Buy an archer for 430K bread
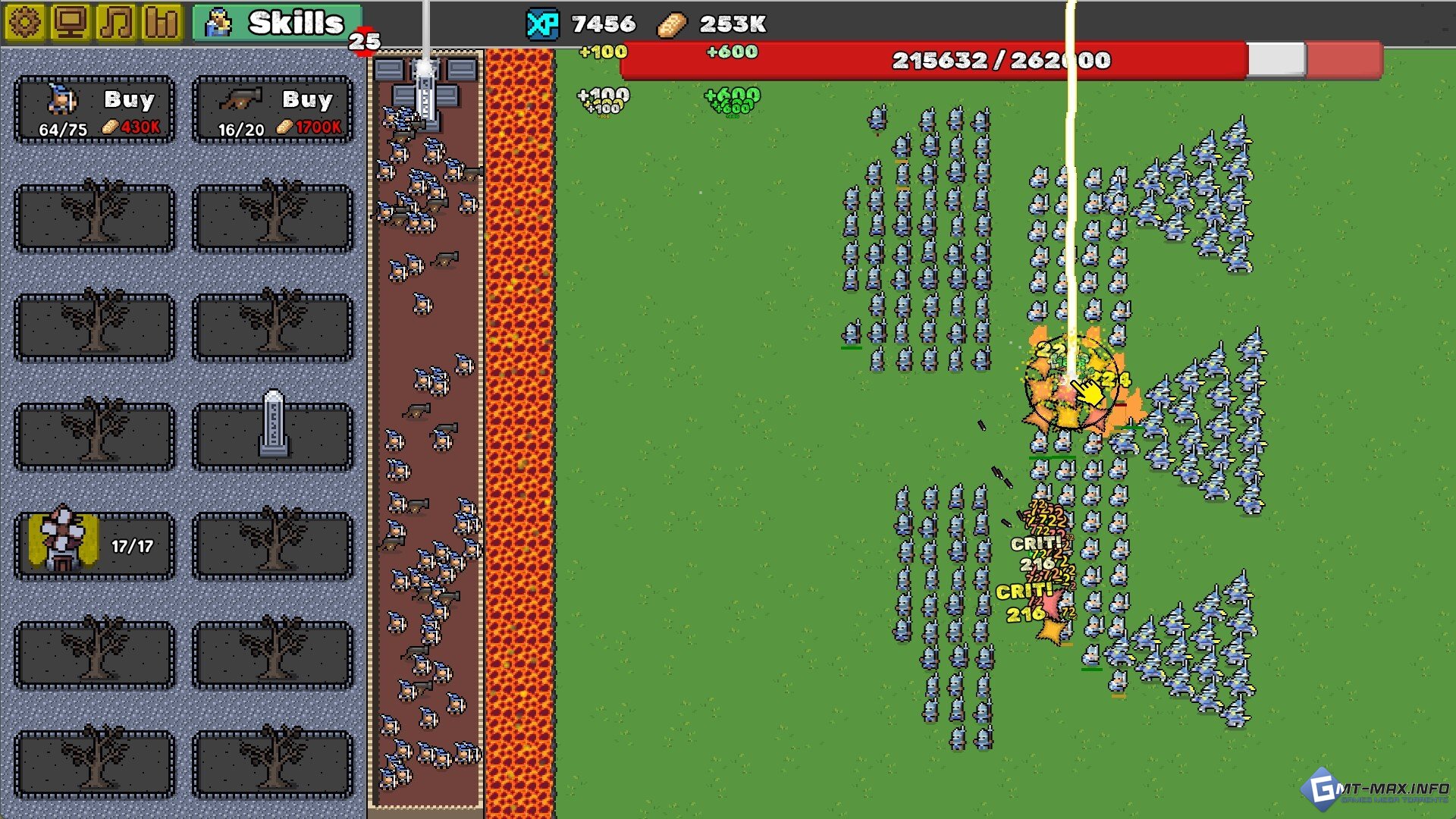The width and height of the screenshot is (1456, 819). pyautogui.click(x=95, y=110)
